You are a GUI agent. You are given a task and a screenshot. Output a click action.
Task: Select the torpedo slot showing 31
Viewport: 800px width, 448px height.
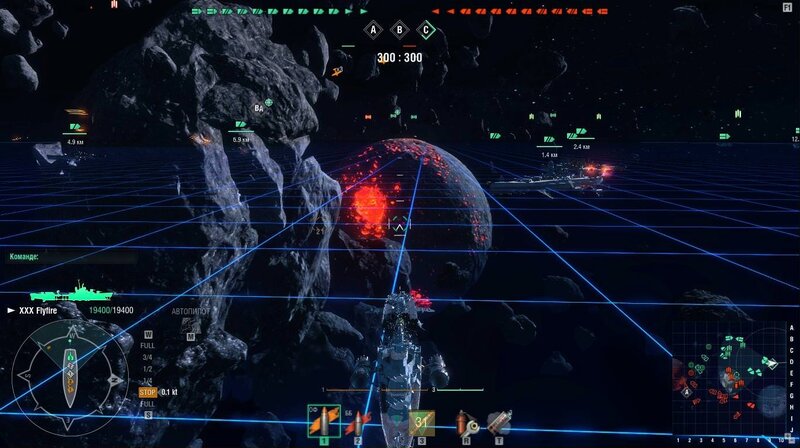point(422,422)
